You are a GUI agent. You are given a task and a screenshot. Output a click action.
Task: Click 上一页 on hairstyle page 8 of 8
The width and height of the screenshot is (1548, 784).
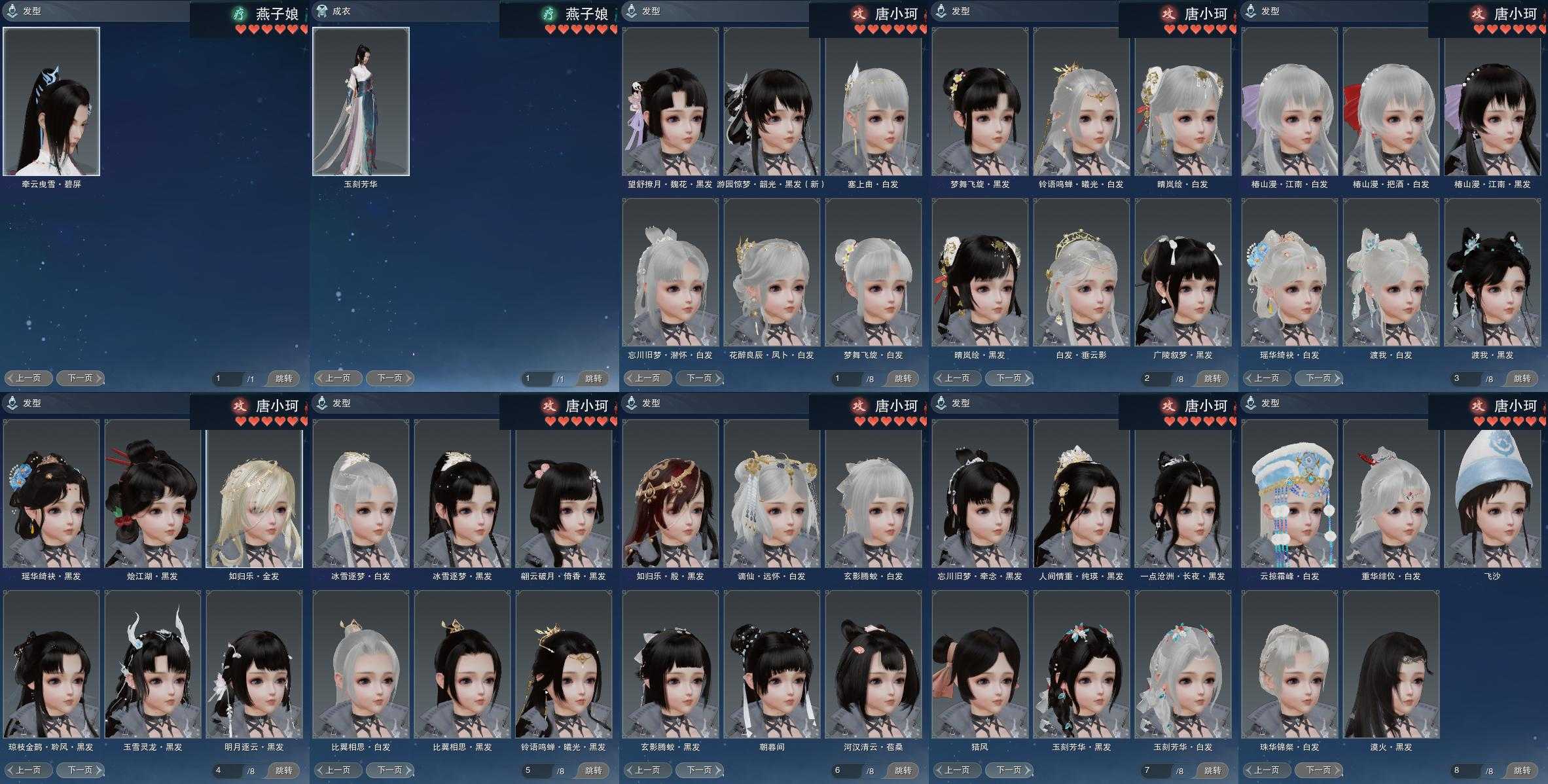tap(1267, 770)
